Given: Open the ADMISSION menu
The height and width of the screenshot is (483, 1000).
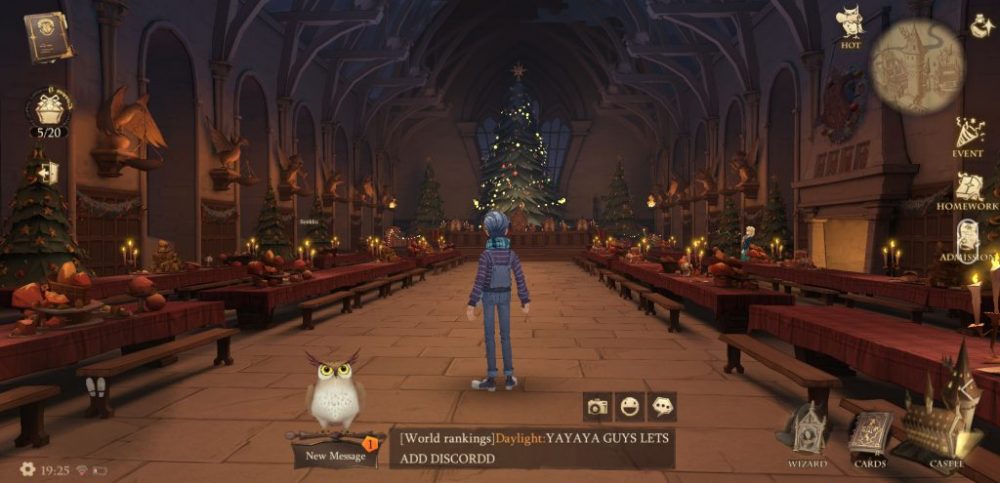Looking at the screenshot, I should click(968, 241).
